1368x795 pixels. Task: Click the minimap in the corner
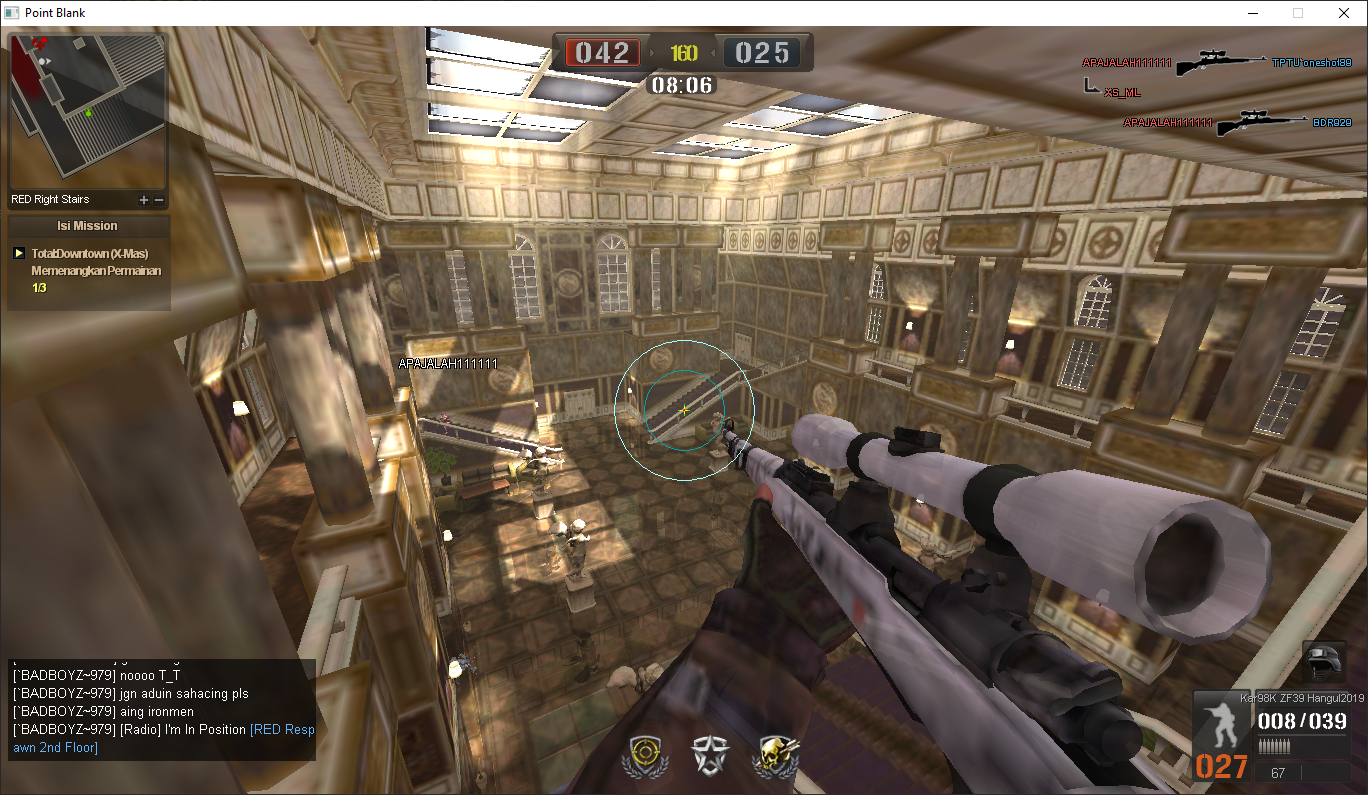[87, 112]
